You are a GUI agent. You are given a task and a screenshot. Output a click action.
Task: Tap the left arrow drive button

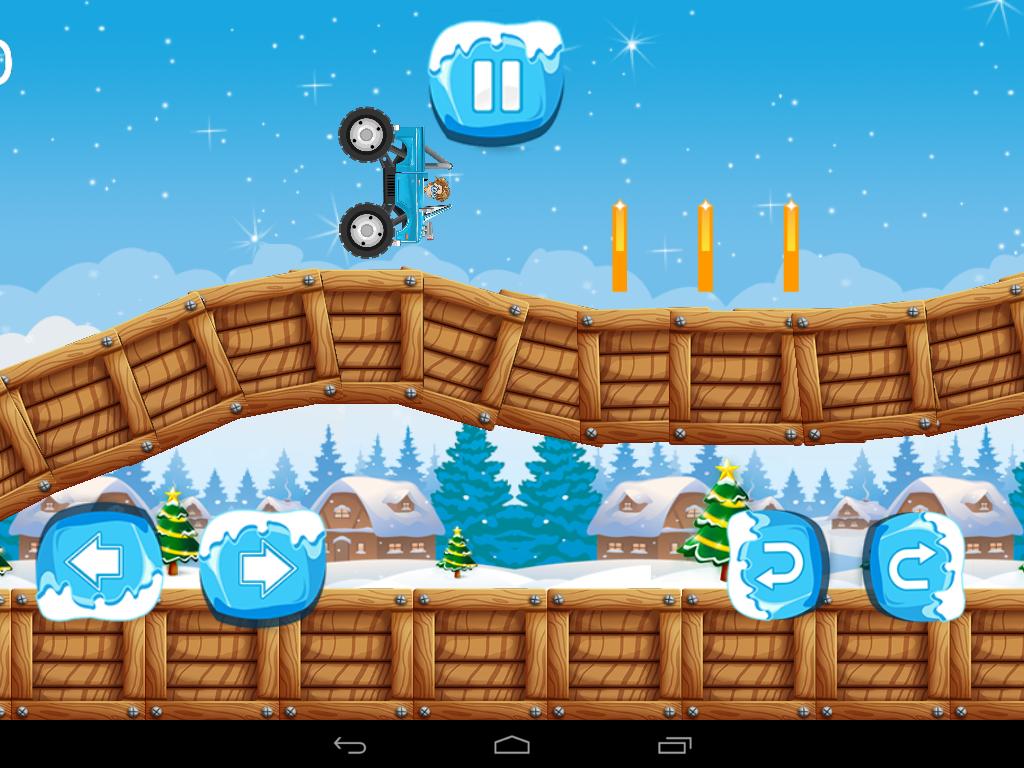(98, 564)
